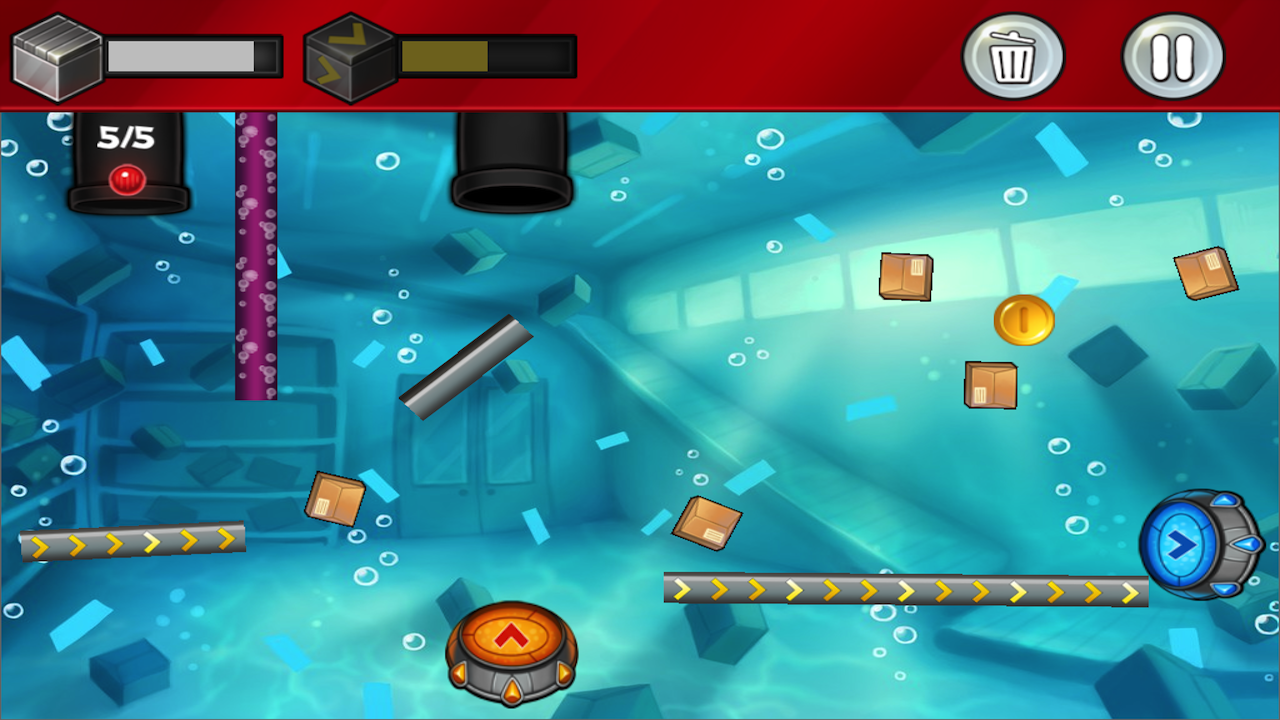Click the black pipe at top center

coord(513,160)
